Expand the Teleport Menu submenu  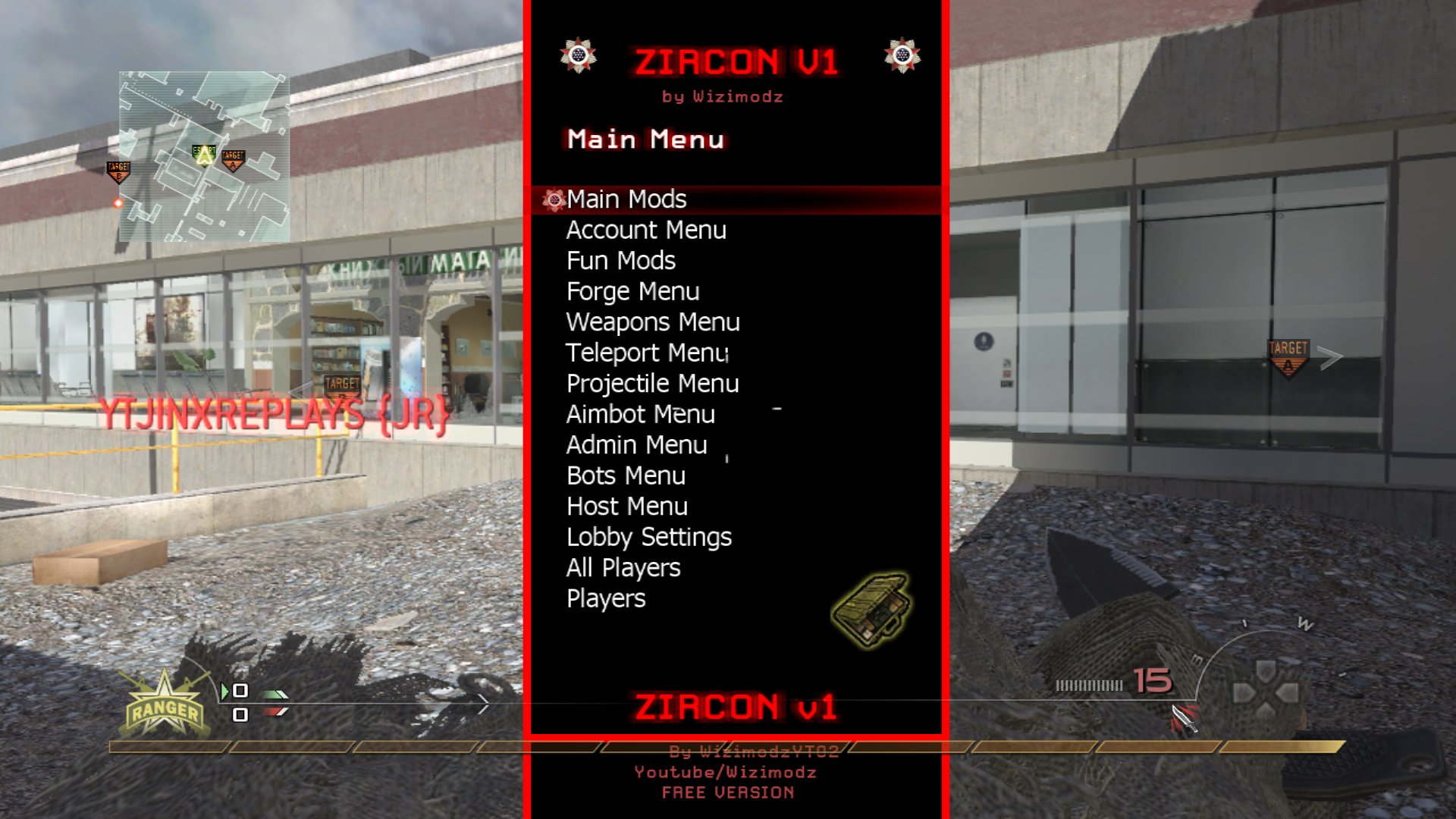coord(647,353)
